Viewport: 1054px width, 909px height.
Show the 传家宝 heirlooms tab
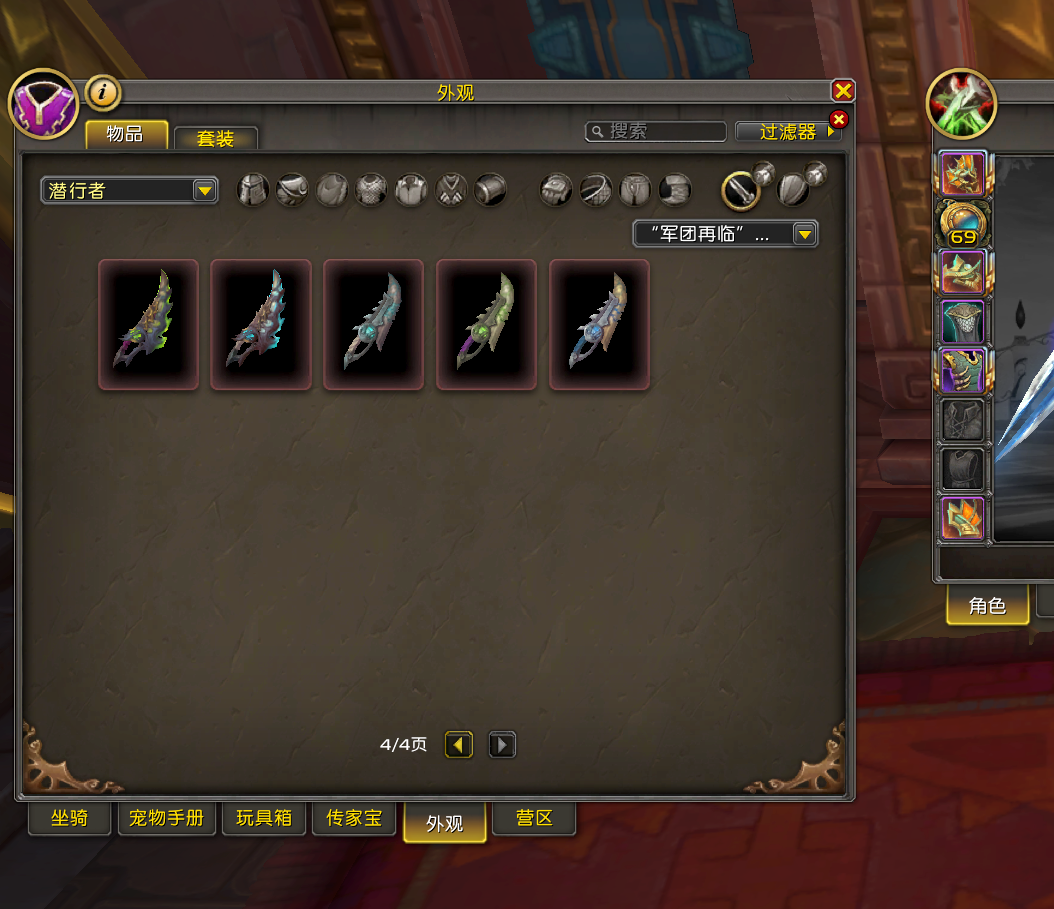click(x=354, y=818)
